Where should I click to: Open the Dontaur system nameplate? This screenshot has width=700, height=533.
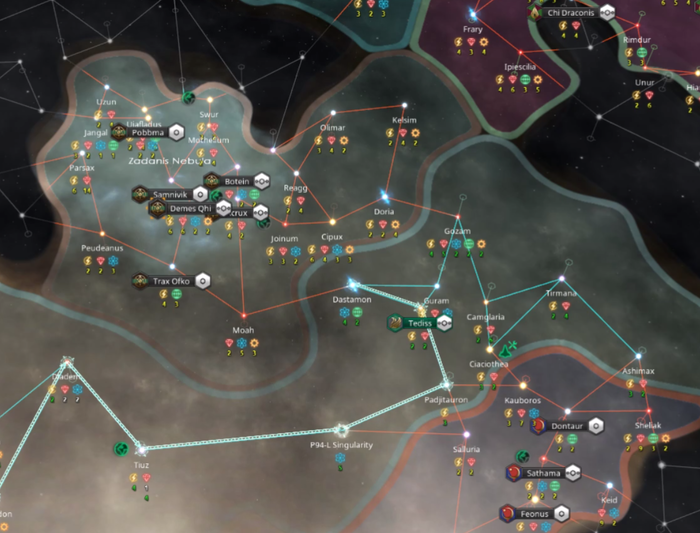[x=566, y=424]
